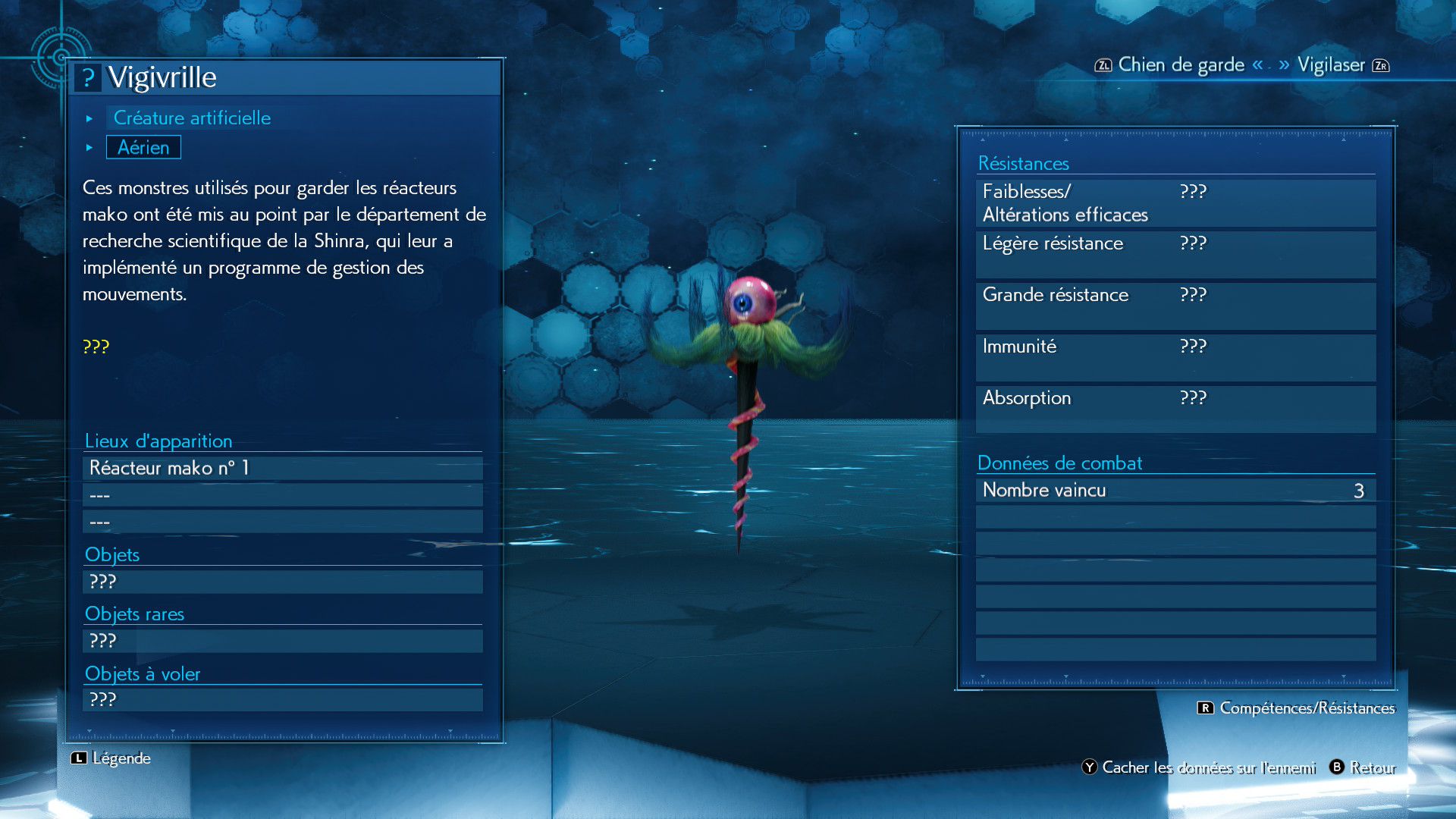The width and height of the screenshot is (1456, 819).
Task: Go to previous enemy Chien de garde
Action: (1179, 65)
